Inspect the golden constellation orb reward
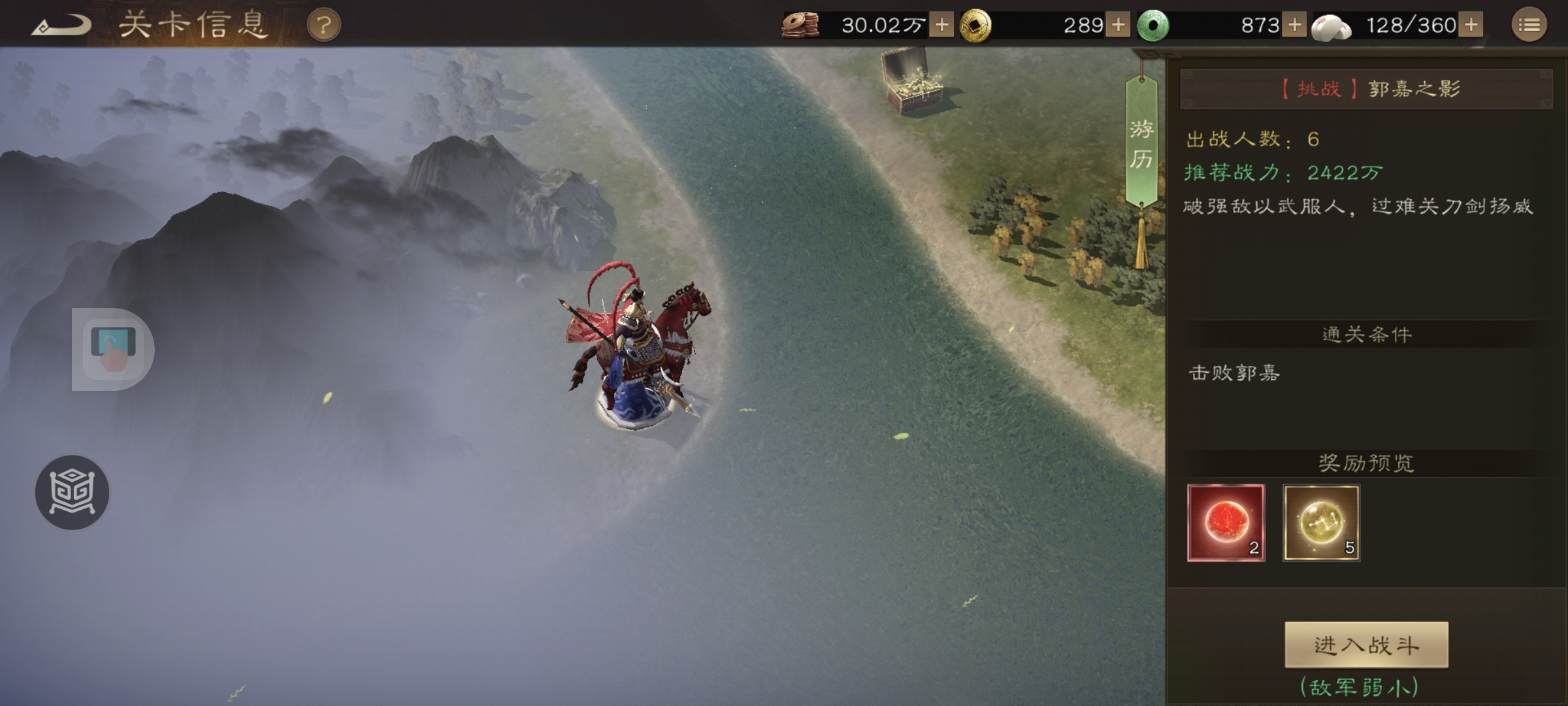1568x706 pixels. pyautogui.click(x=1321, y=522)
